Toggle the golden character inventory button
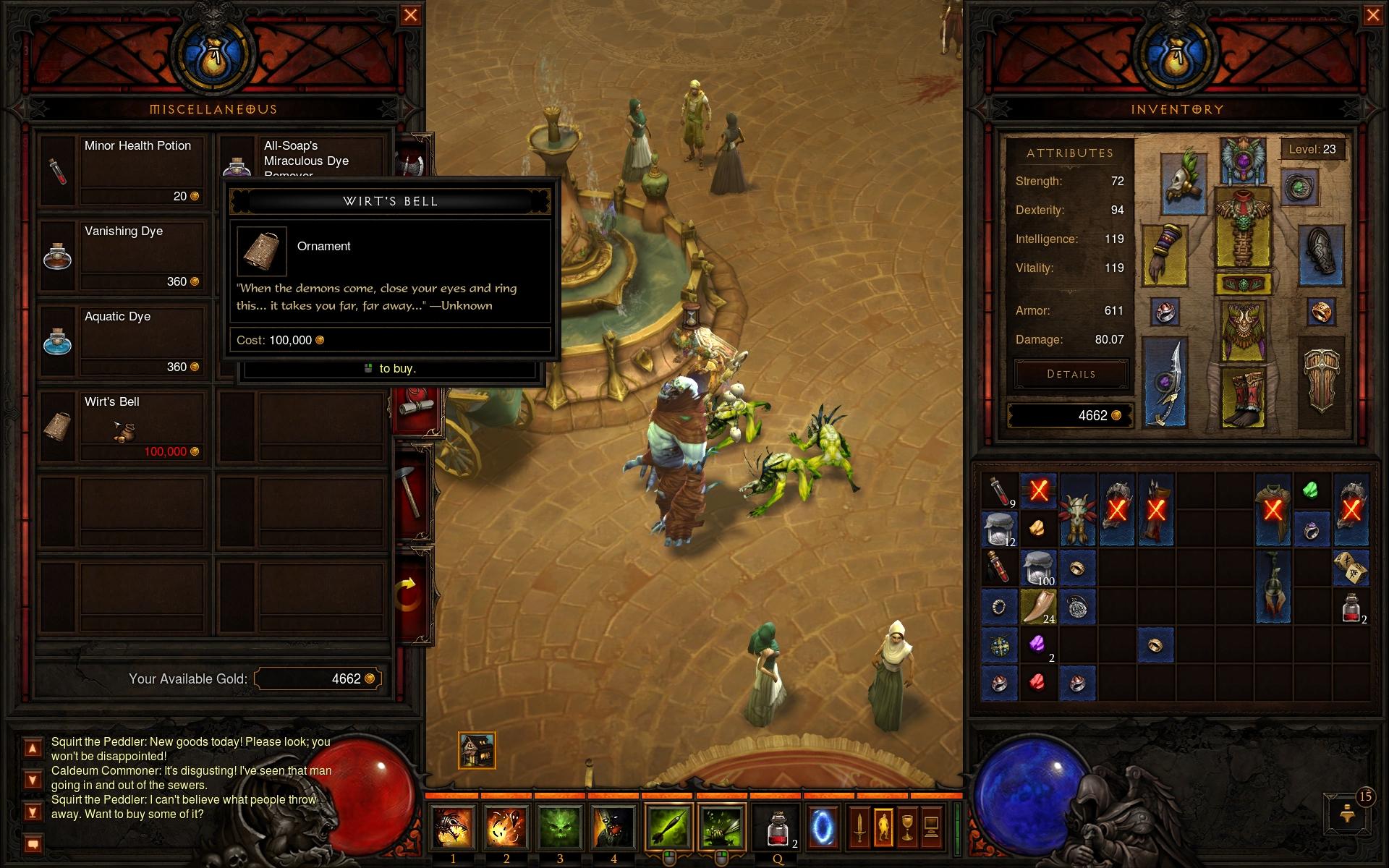Viewport: 1389px width, 868px height. 883,827
